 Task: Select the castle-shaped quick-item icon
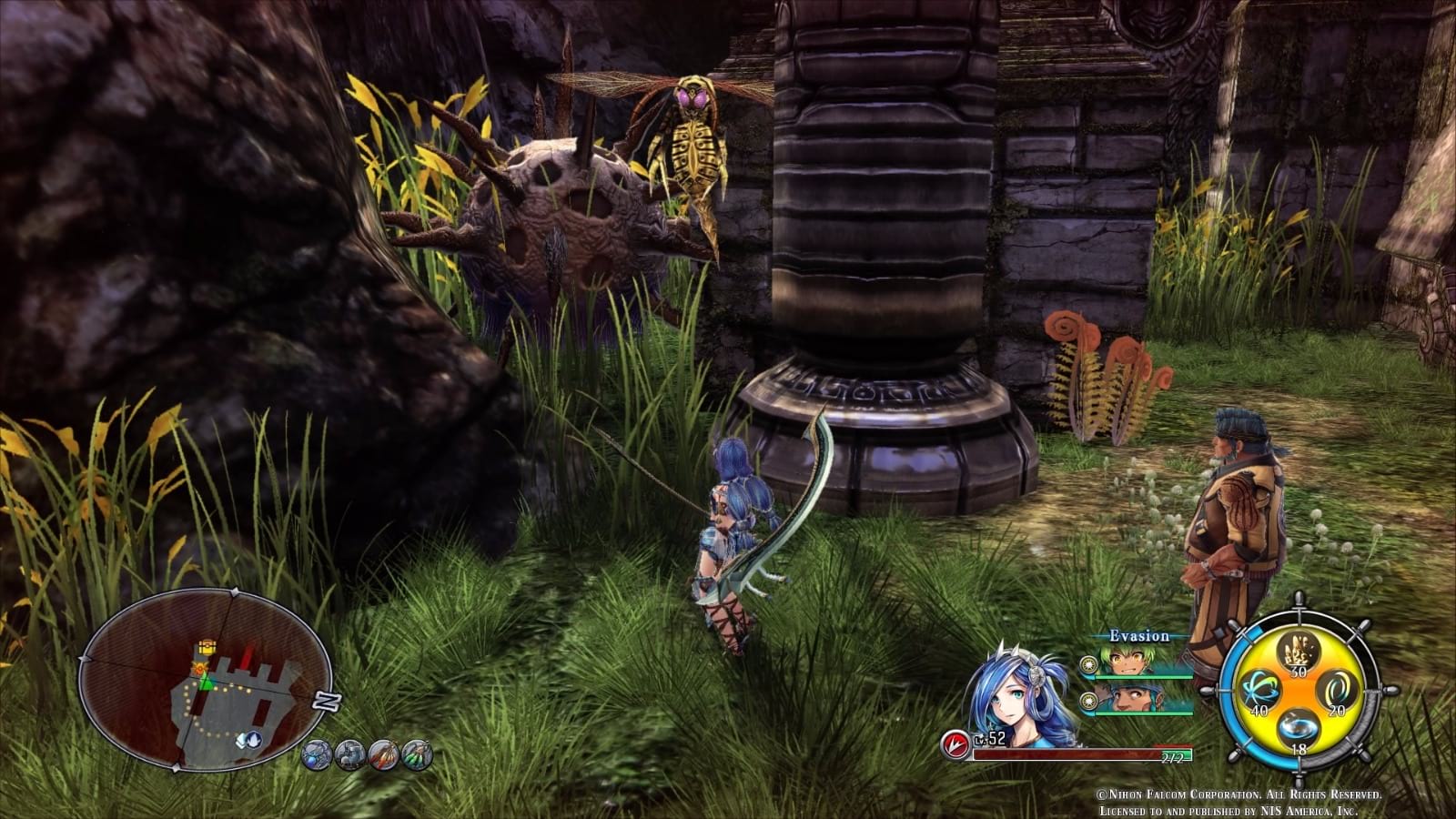coord(349,755)
